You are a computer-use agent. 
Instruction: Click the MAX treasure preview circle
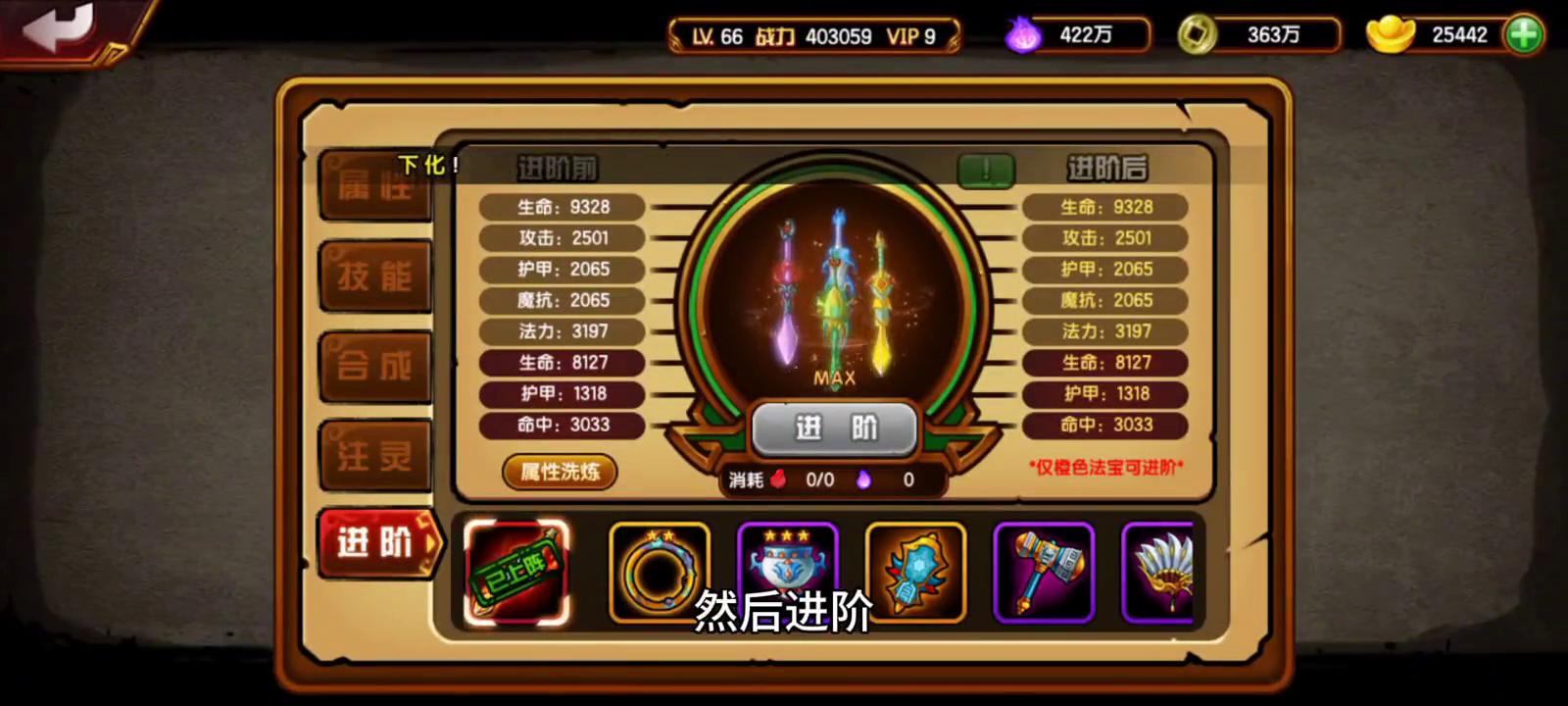[x=834, y=294]
